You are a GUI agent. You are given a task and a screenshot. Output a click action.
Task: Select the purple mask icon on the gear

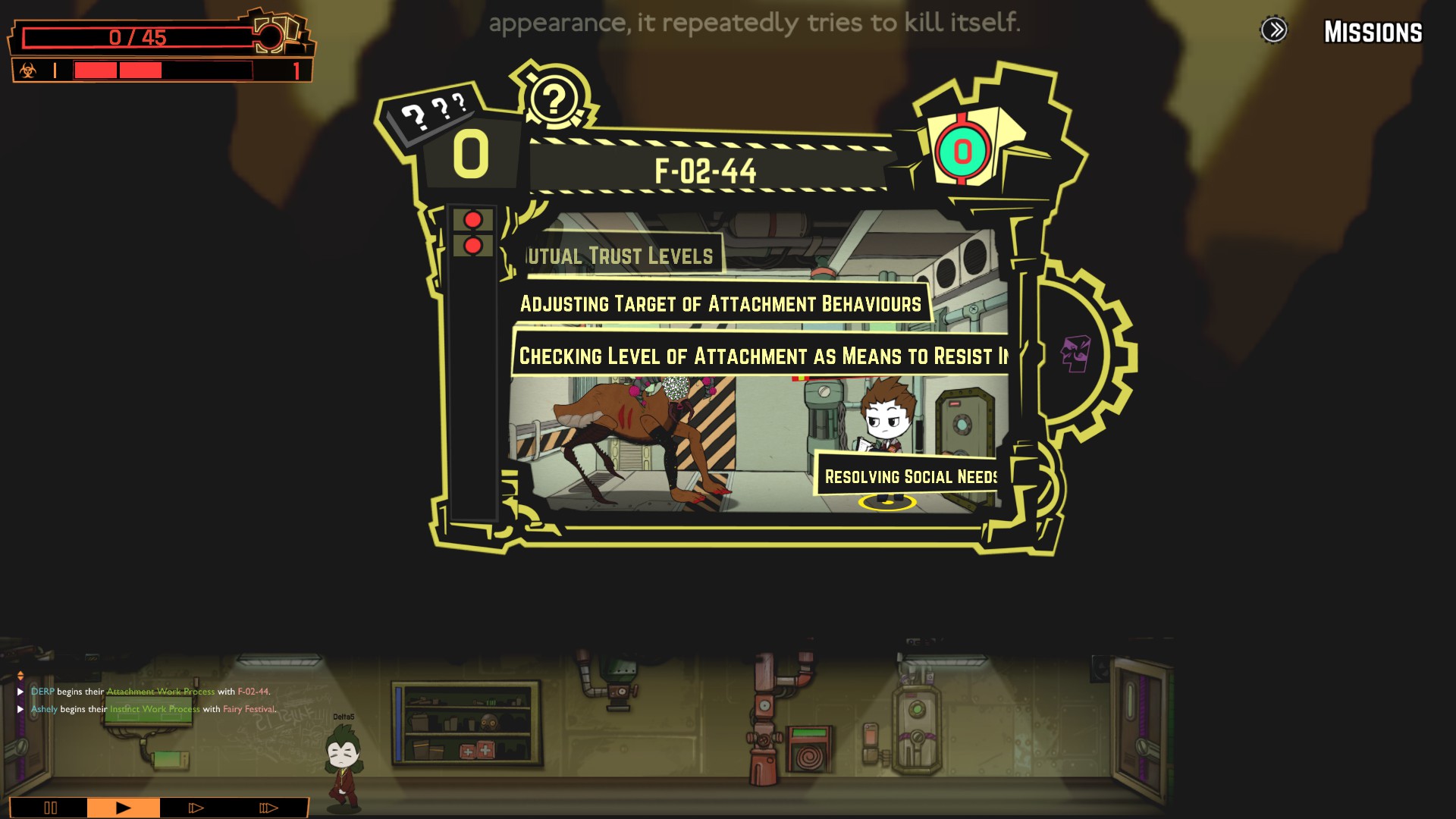(x=1075, y=353)
